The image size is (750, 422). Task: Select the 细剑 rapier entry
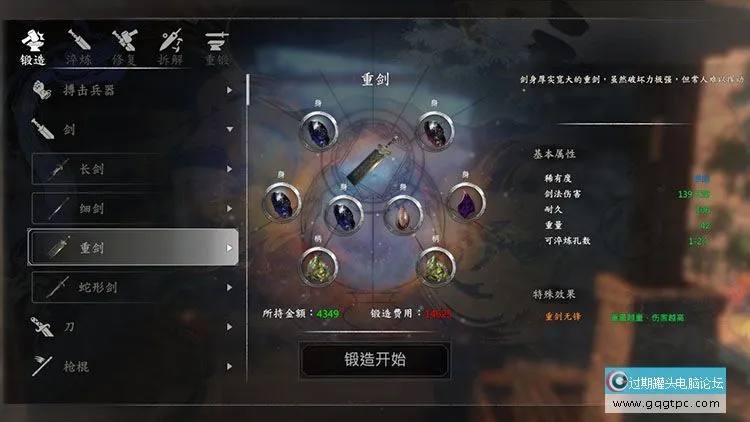pos(133,208)
